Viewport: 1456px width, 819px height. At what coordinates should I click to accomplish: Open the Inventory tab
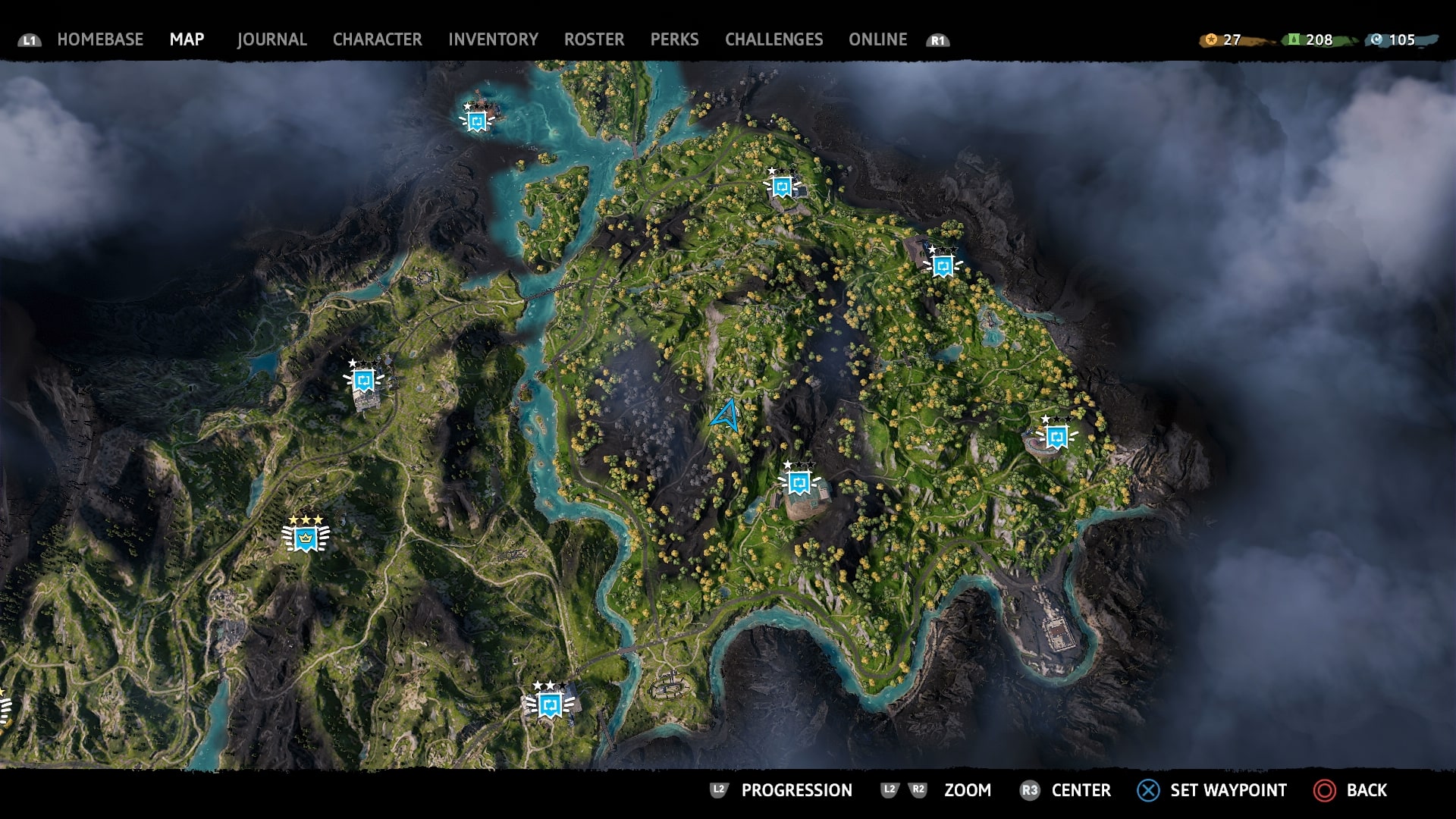493,39
